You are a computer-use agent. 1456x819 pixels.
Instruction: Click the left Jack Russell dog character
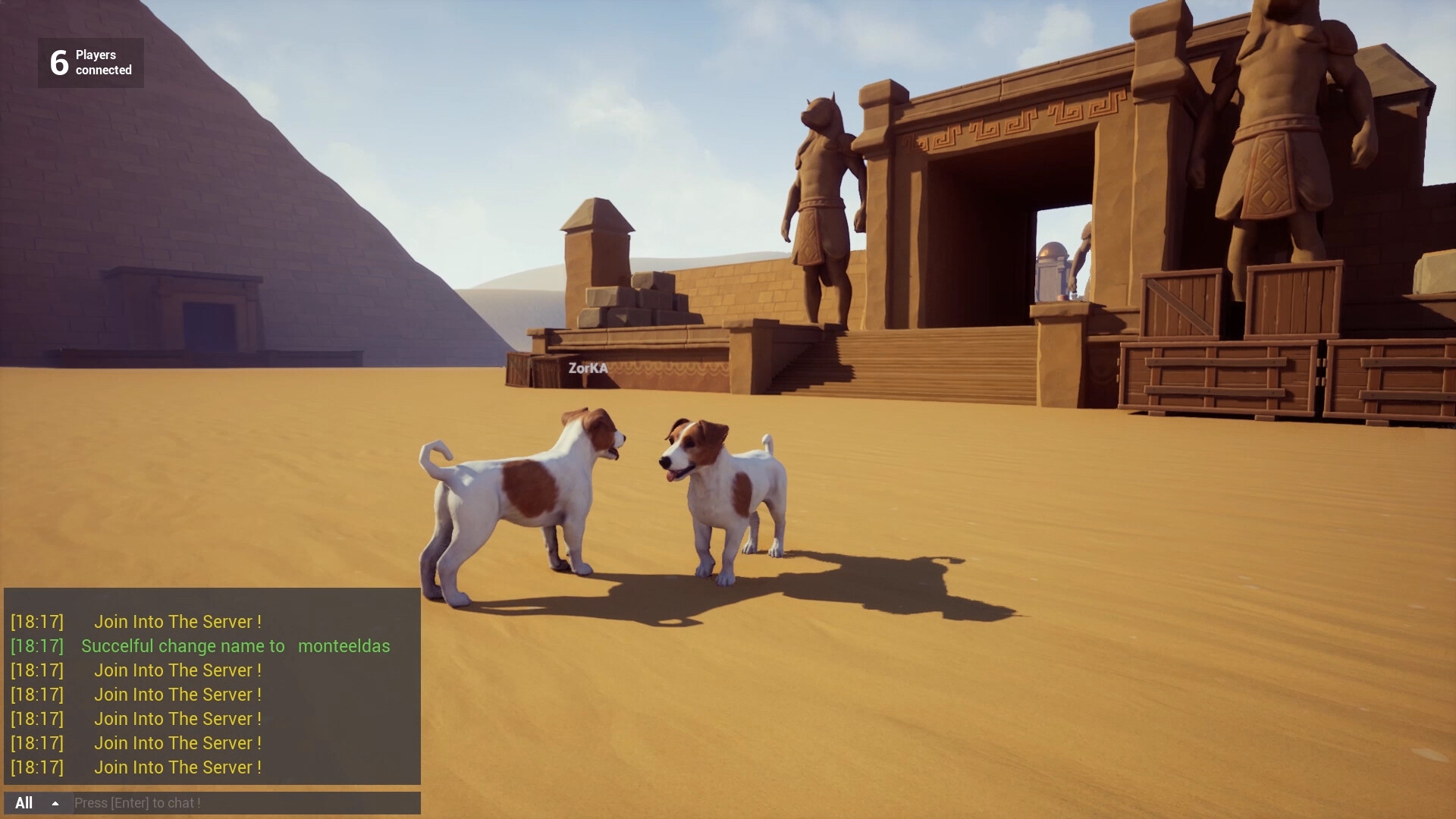(x=531, y=493)
